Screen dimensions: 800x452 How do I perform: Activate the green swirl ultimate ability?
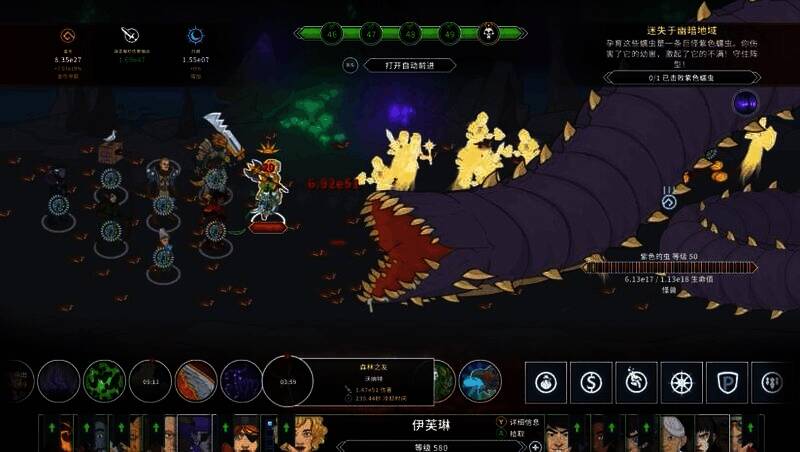(102, 381)
